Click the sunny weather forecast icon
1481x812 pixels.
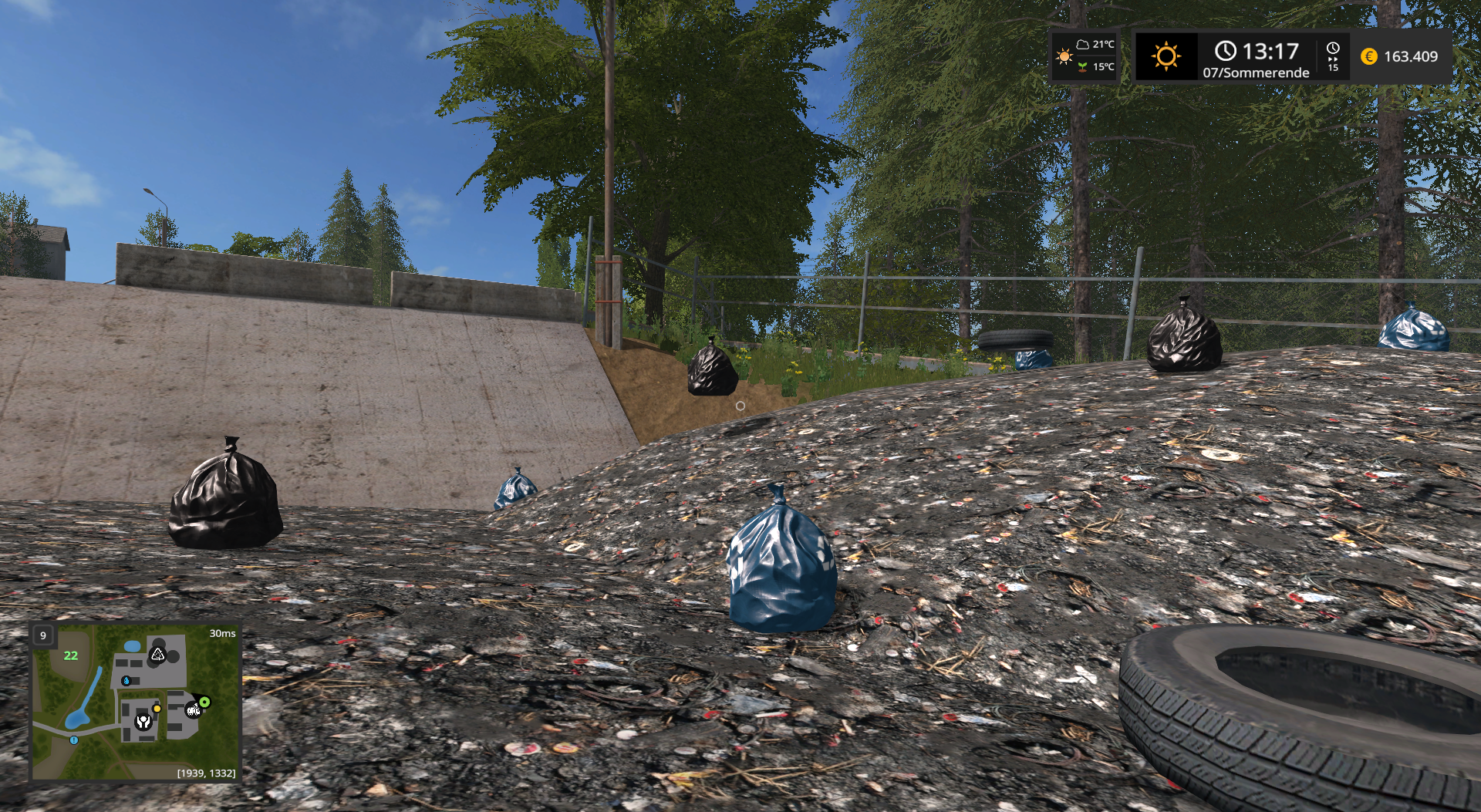(1166, 56)
